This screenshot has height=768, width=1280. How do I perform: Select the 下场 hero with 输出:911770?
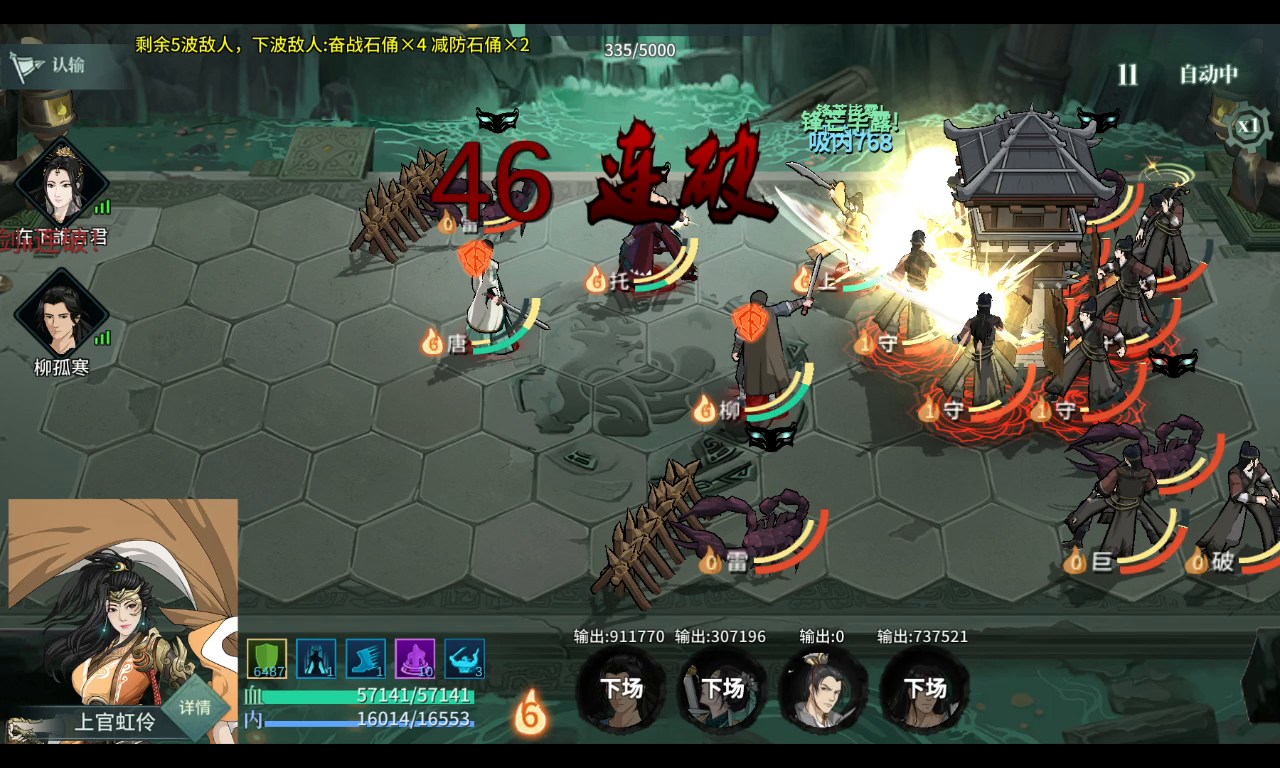[x=621, y=688]
